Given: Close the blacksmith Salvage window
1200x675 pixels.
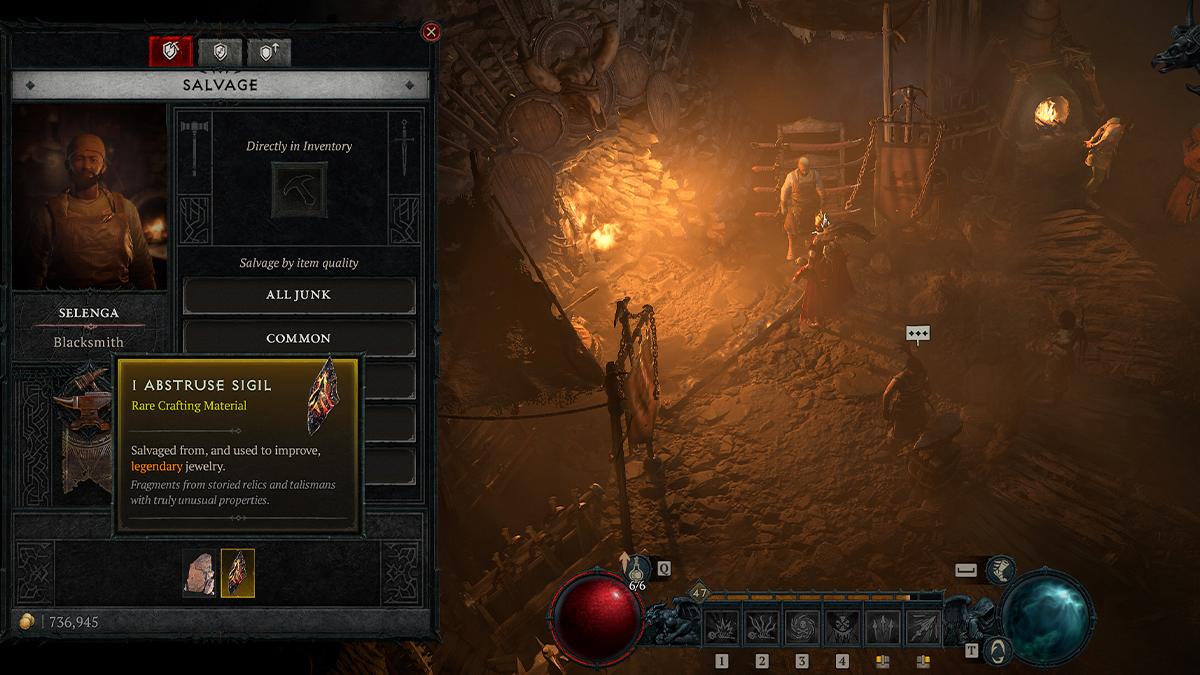Looking at the screenshot, I should coord(431,32).
